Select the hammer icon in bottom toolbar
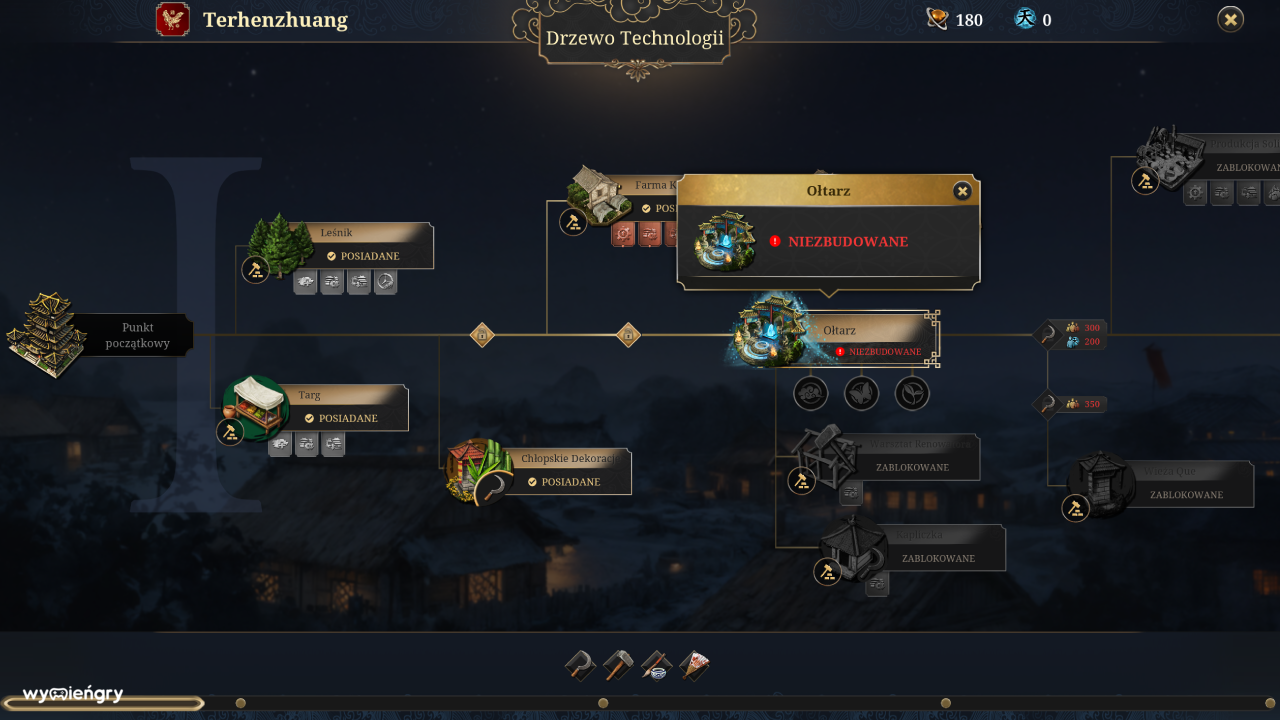 (619, 664)
